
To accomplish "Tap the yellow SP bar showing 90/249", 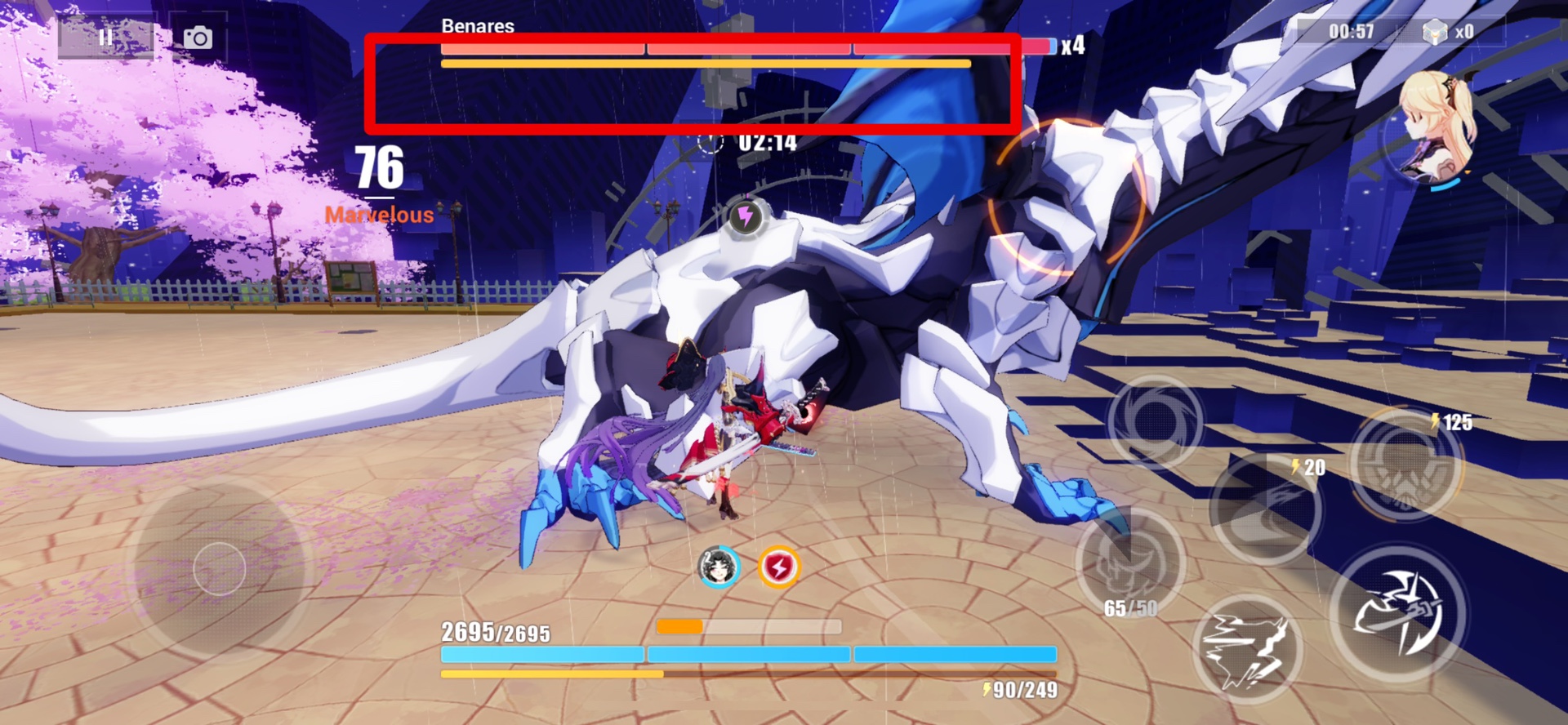I will 735,675.
